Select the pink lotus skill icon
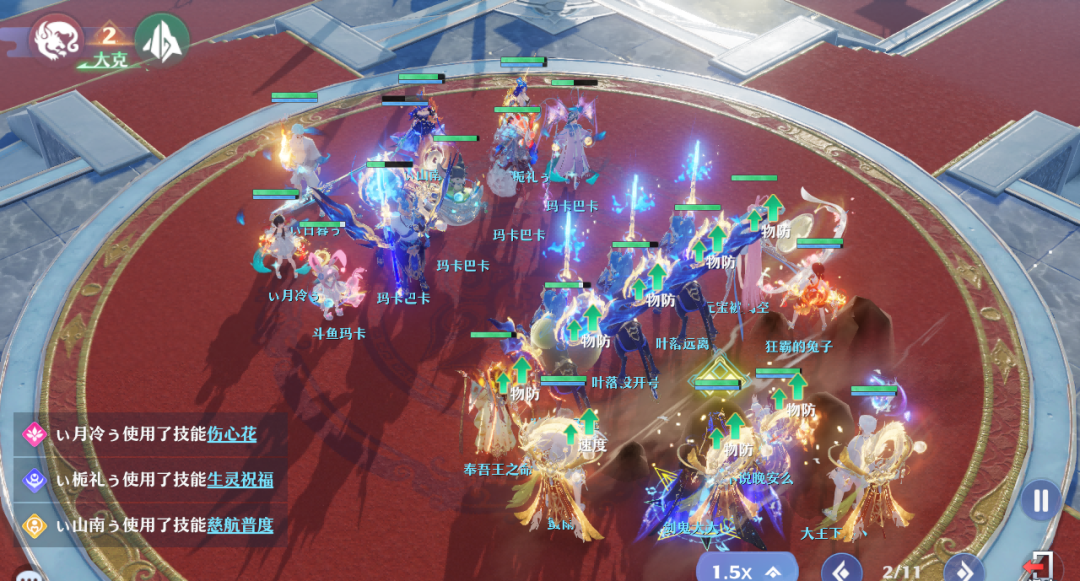 click(x=36, y=434)
